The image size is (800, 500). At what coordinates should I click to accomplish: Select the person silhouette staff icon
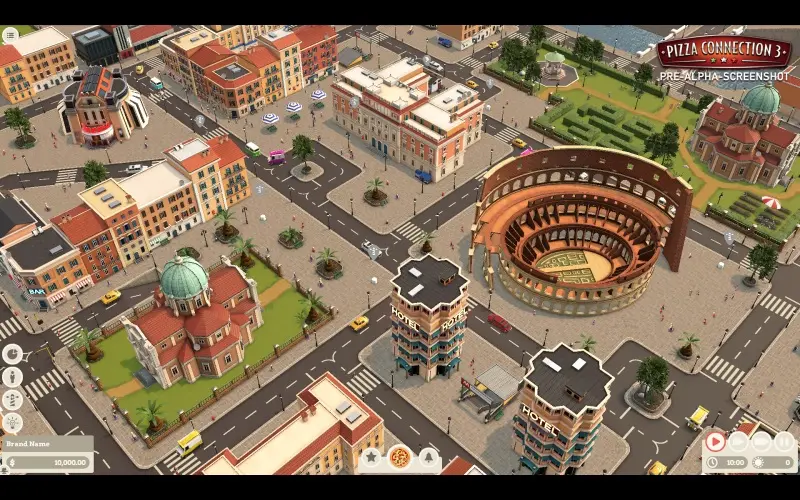pyautogui.click(x=13, y=377)
